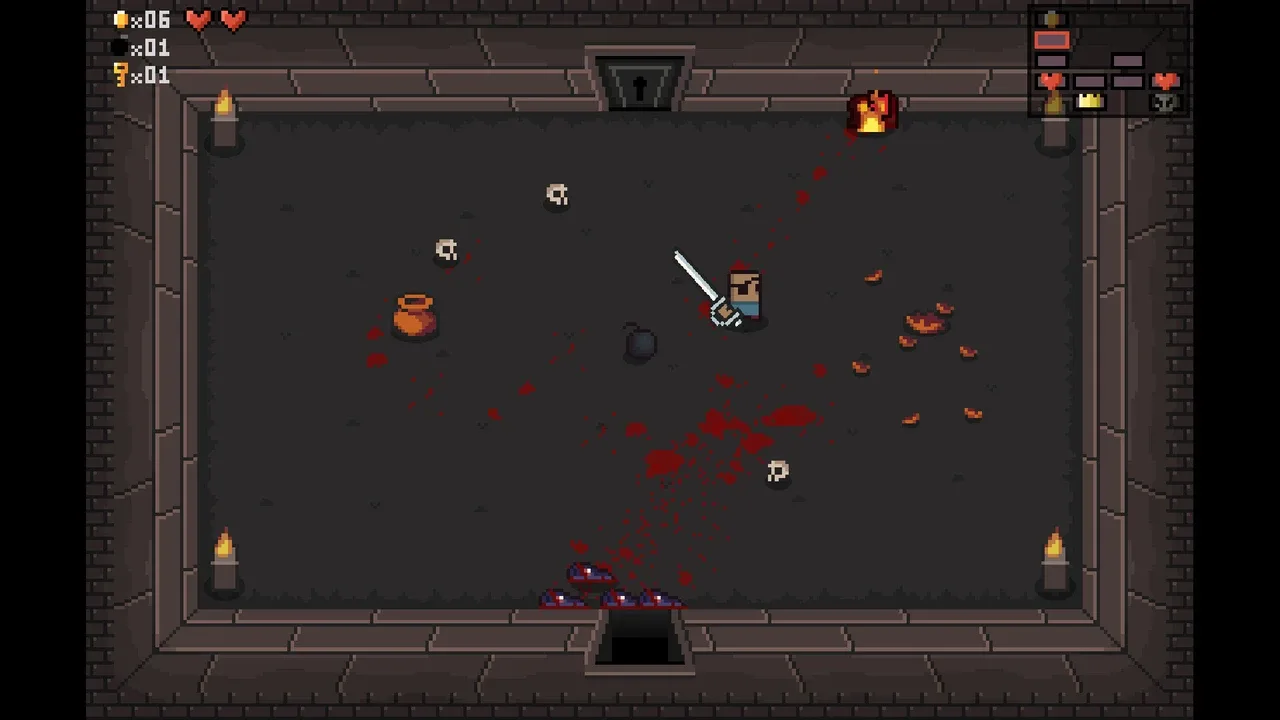Select the golden crown treasure room marker
The width and height of the screenshot is (1280, 720).
(x=1089, y=101)
